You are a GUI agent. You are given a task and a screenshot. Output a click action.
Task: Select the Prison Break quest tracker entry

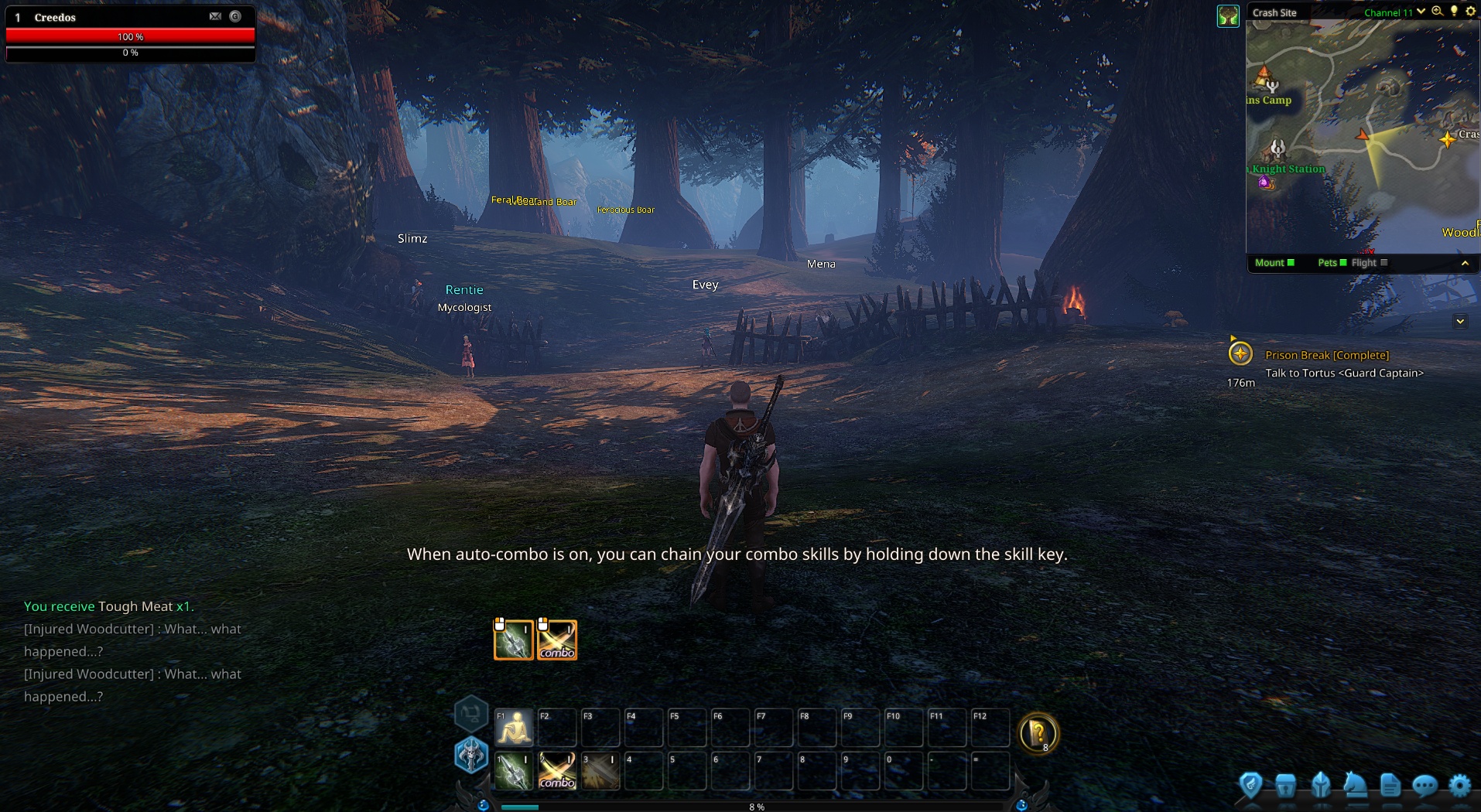click(1326, 355)
